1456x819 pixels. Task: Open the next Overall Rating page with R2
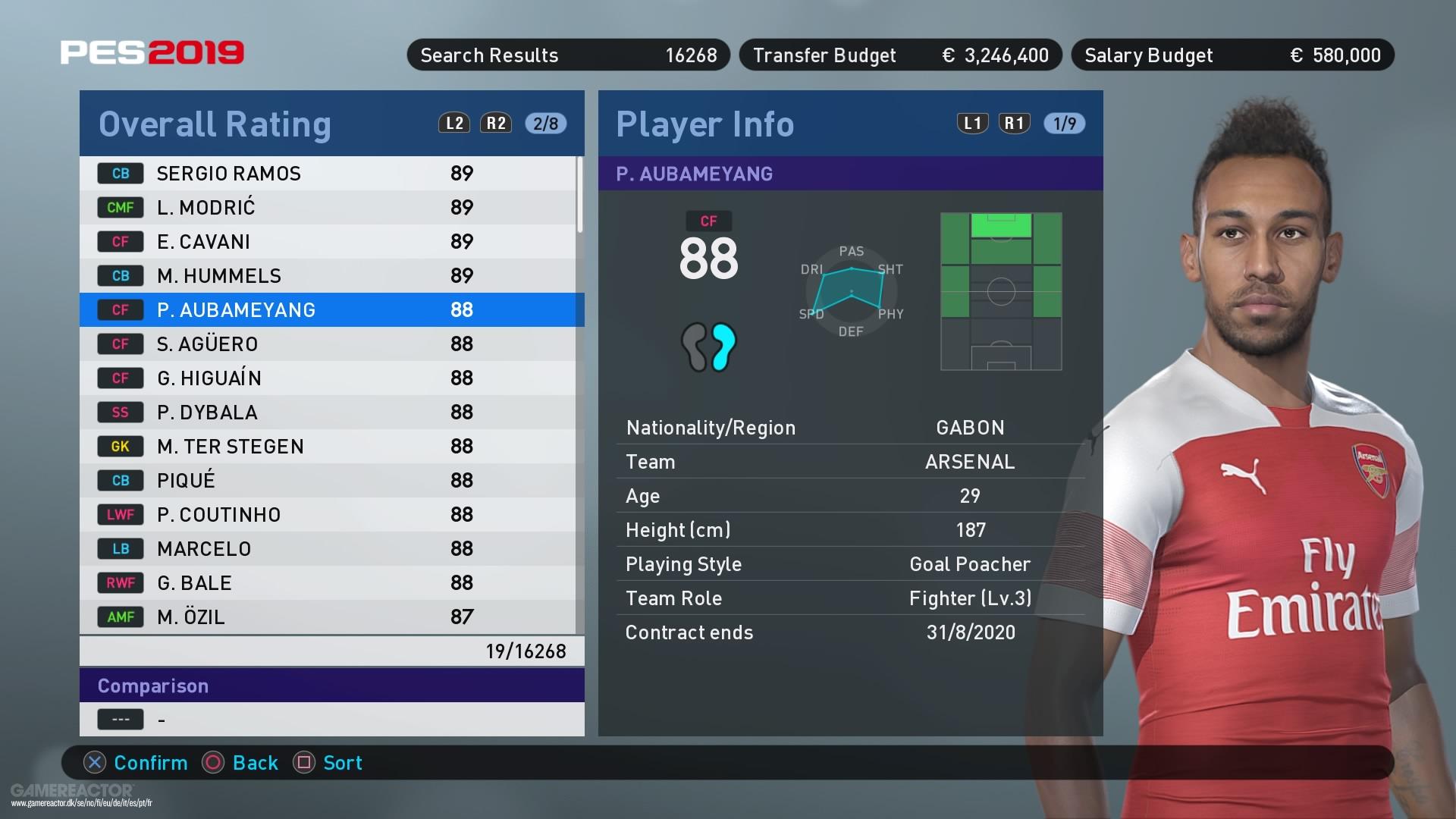[494, 123]
